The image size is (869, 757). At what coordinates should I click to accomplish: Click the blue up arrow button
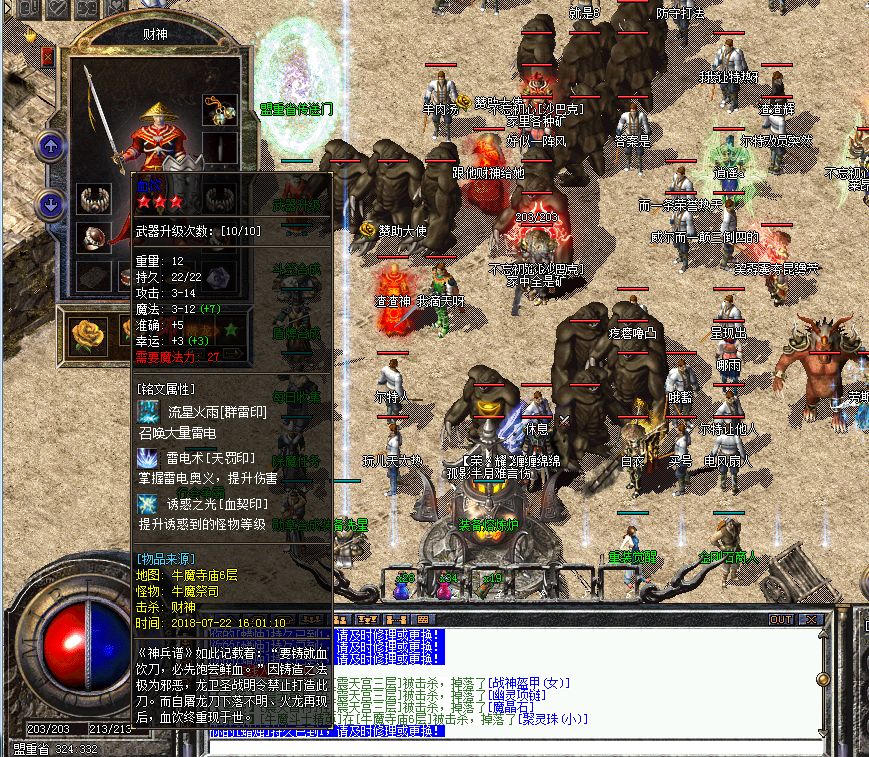coord(51,148)
